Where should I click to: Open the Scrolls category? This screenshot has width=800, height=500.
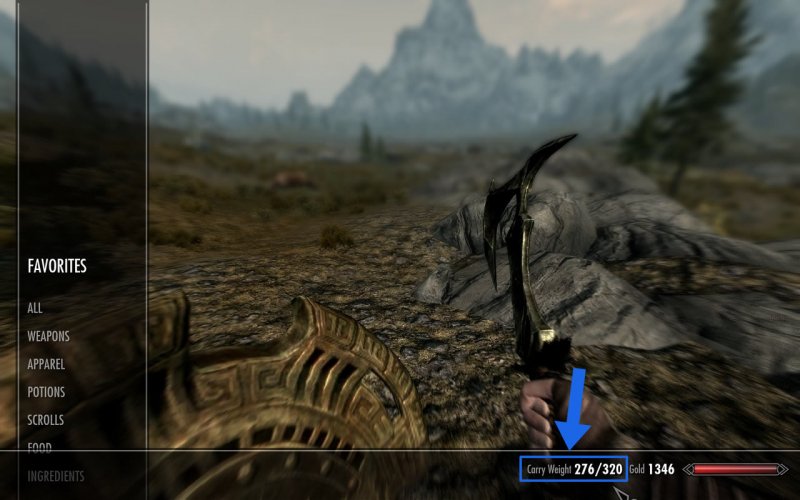47,420
